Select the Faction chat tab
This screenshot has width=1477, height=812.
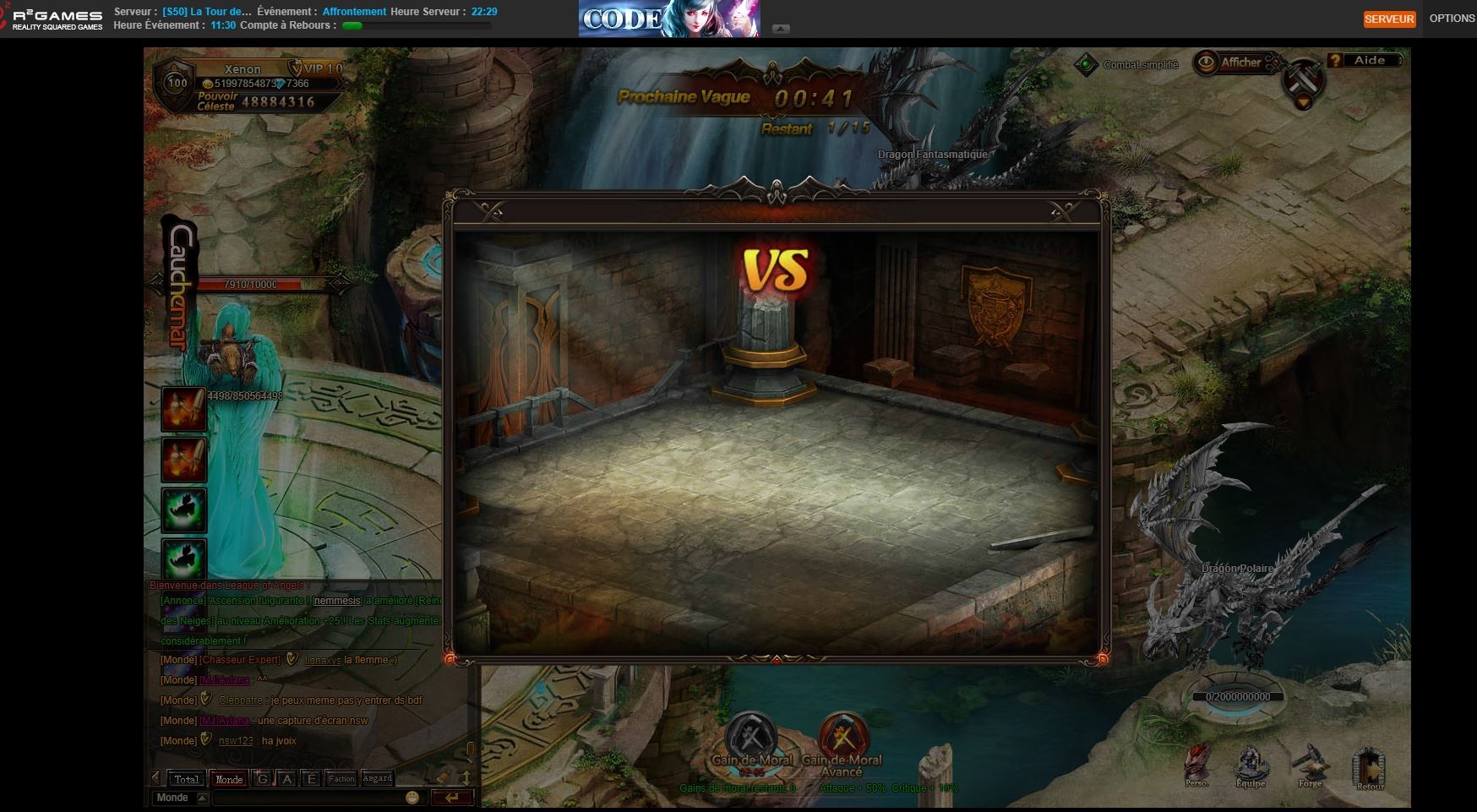(x=341, y=779)
